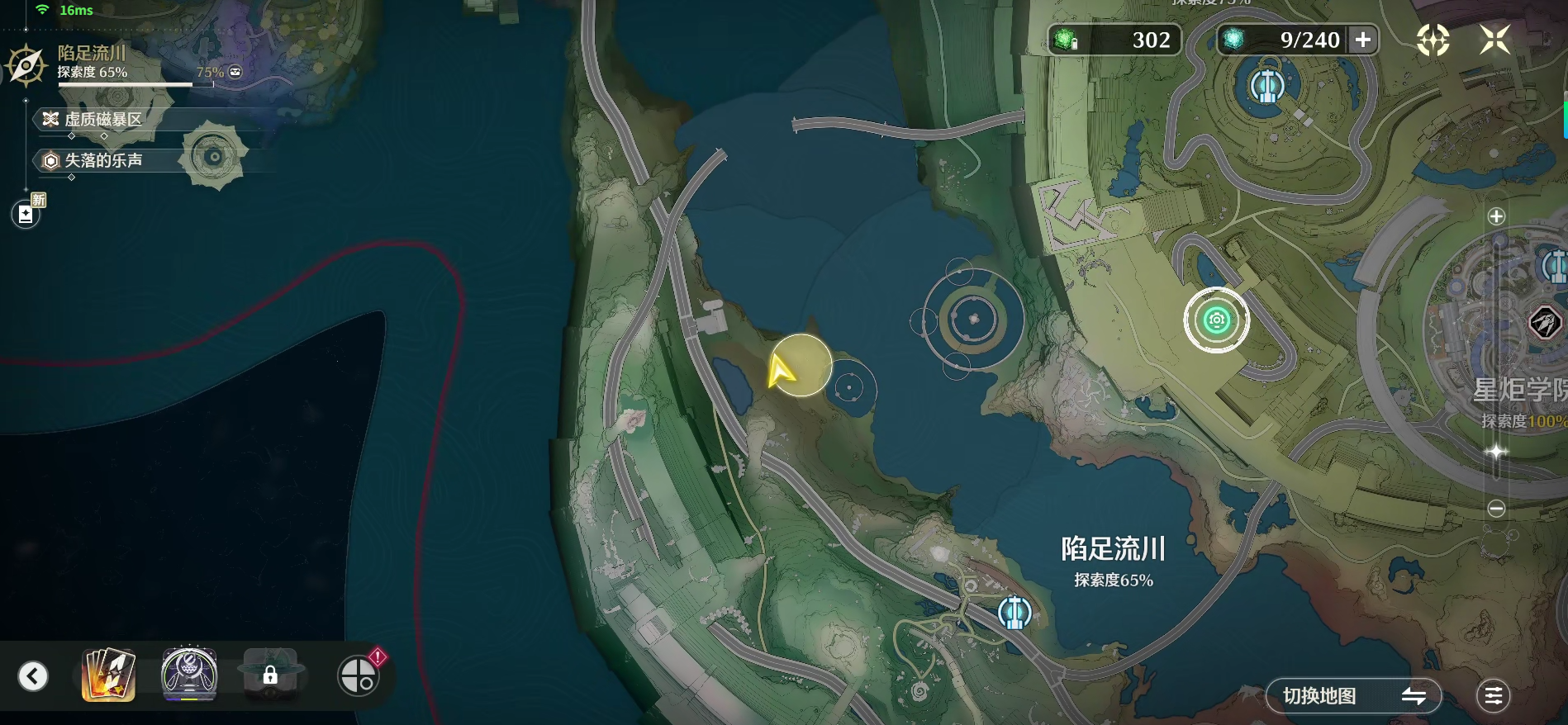Screen dimensions: 1568x725
Task: Select the round gadget icon in the bottom toolbar
Action: tap(189, 675)
